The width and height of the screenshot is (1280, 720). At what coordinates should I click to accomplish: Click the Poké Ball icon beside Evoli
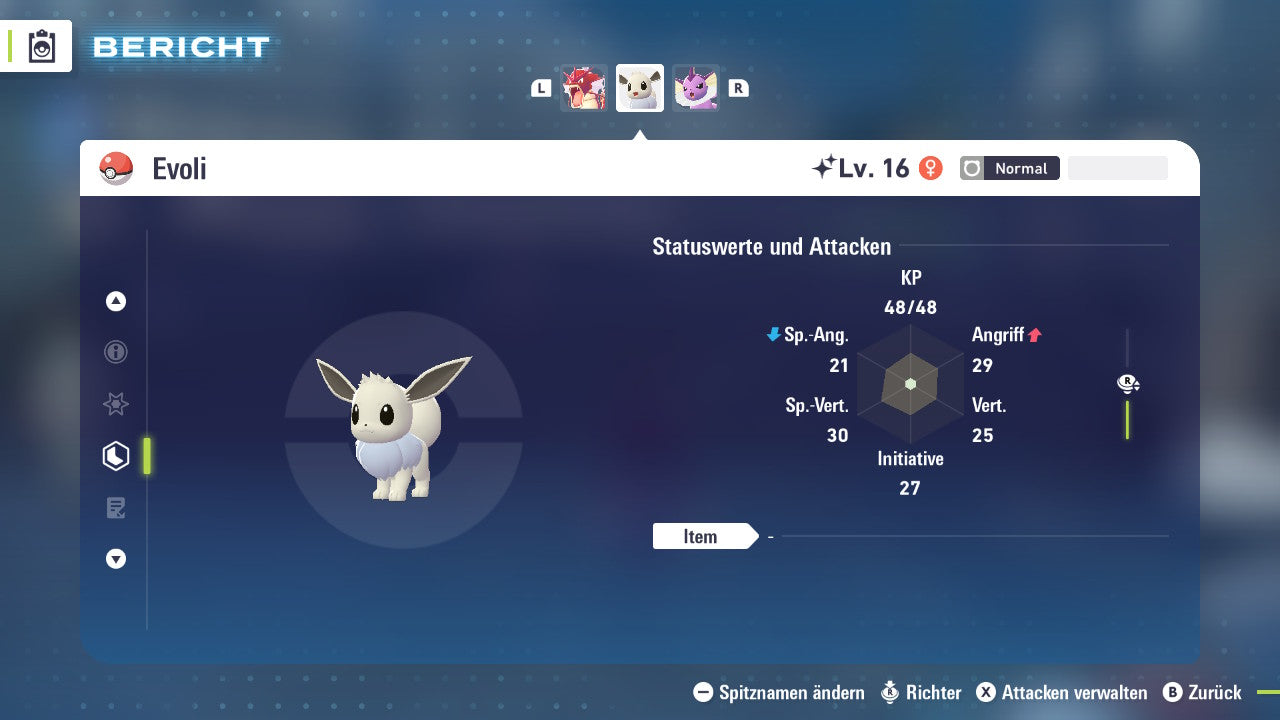click(x=118, y=168)
